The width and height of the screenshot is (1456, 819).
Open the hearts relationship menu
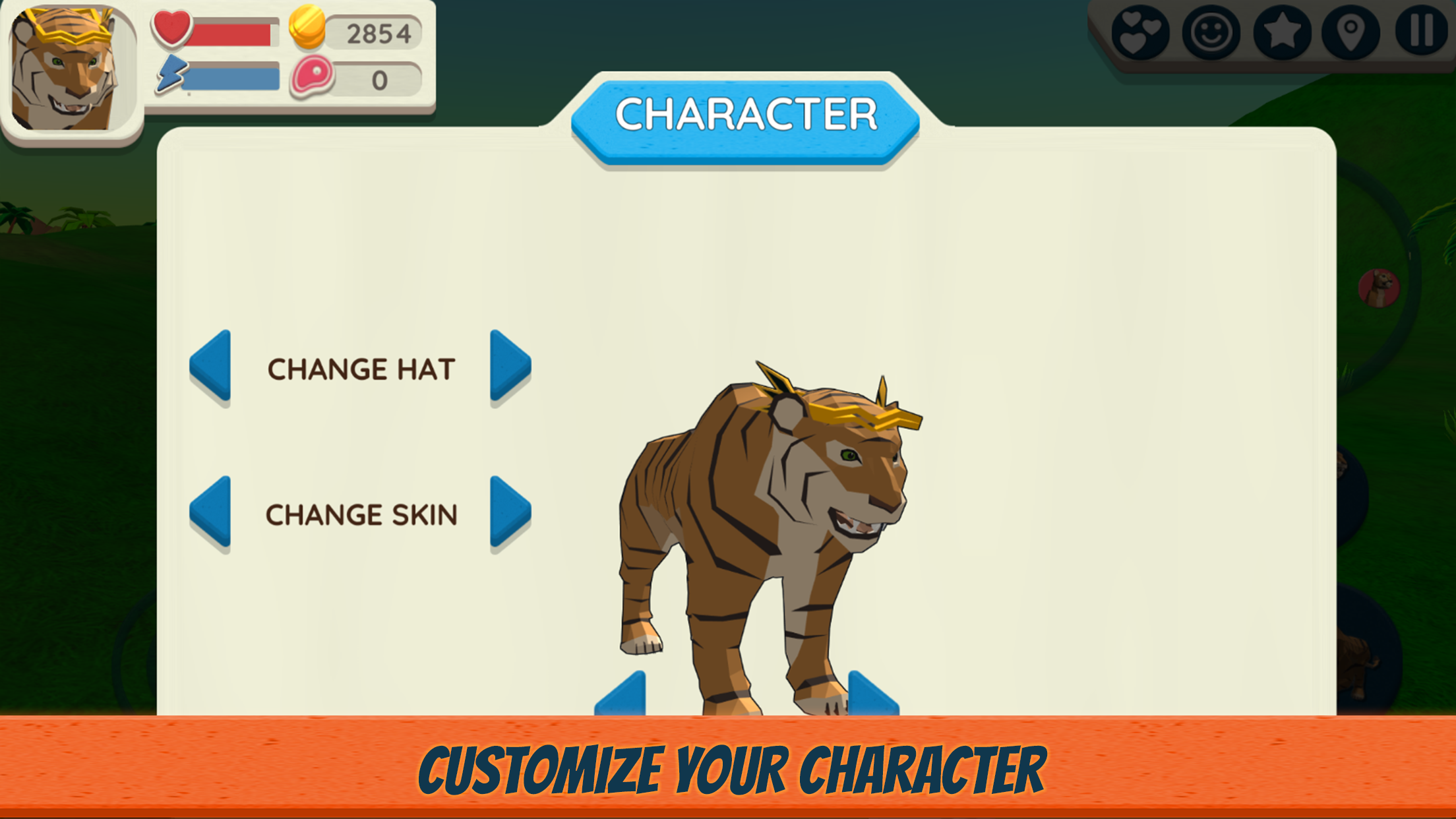coord(1141,33)
